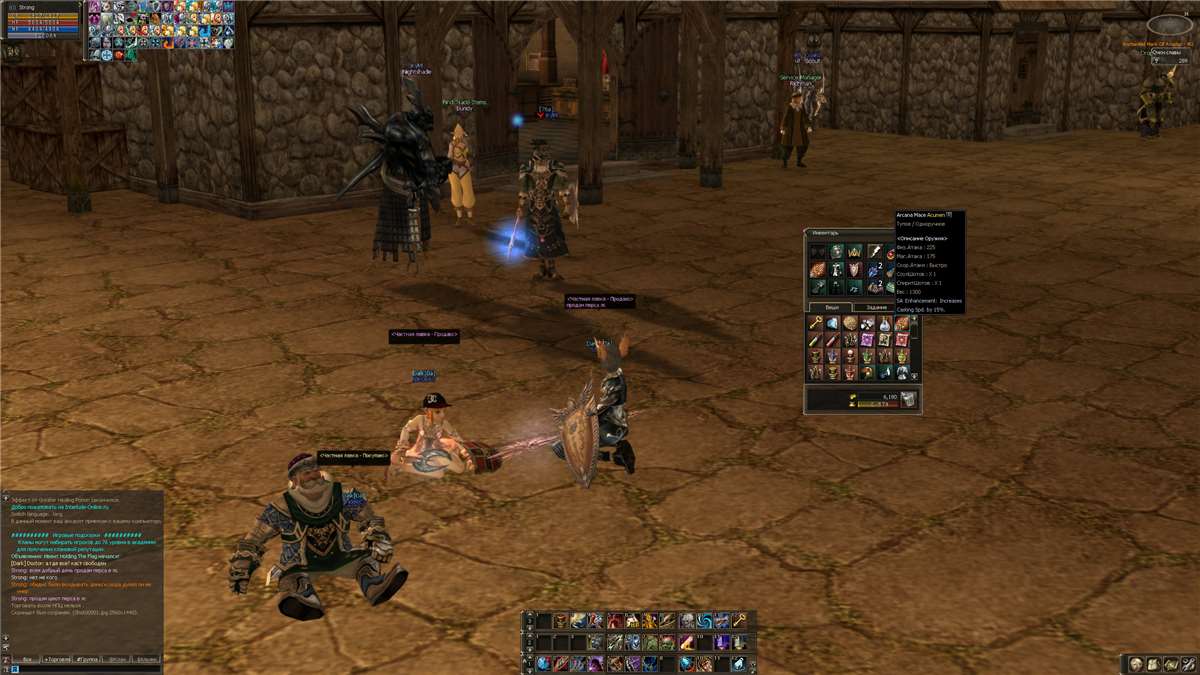The image size is (1200, 675).
Task: Use the golden key hotbar shortcut
Action: 739,620
